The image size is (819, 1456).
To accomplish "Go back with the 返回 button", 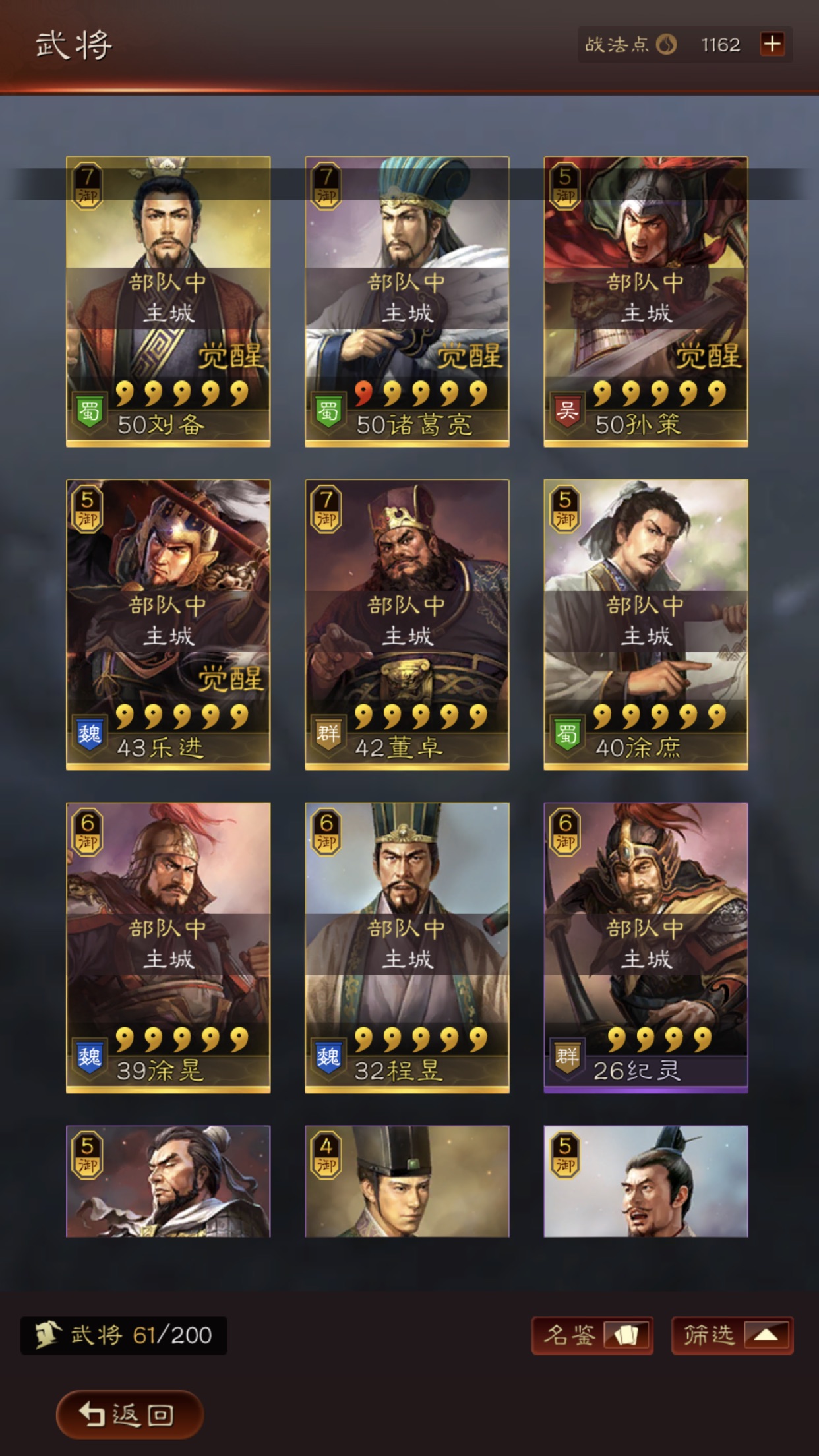I will (x=129, y=1414).
